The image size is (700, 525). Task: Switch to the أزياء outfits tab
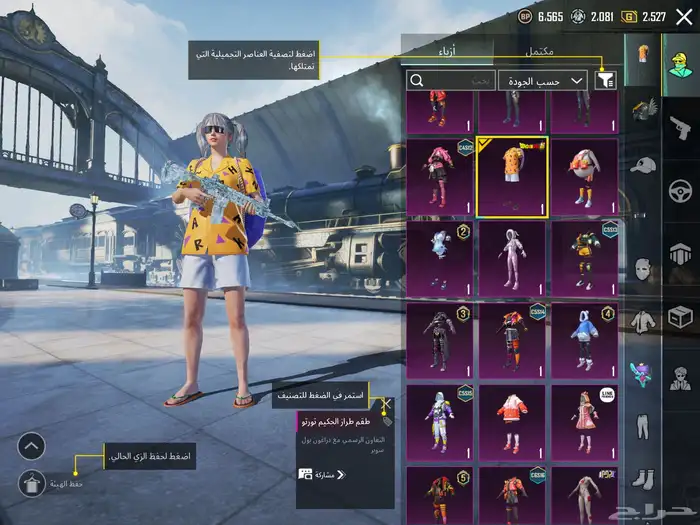coord(447,50)
